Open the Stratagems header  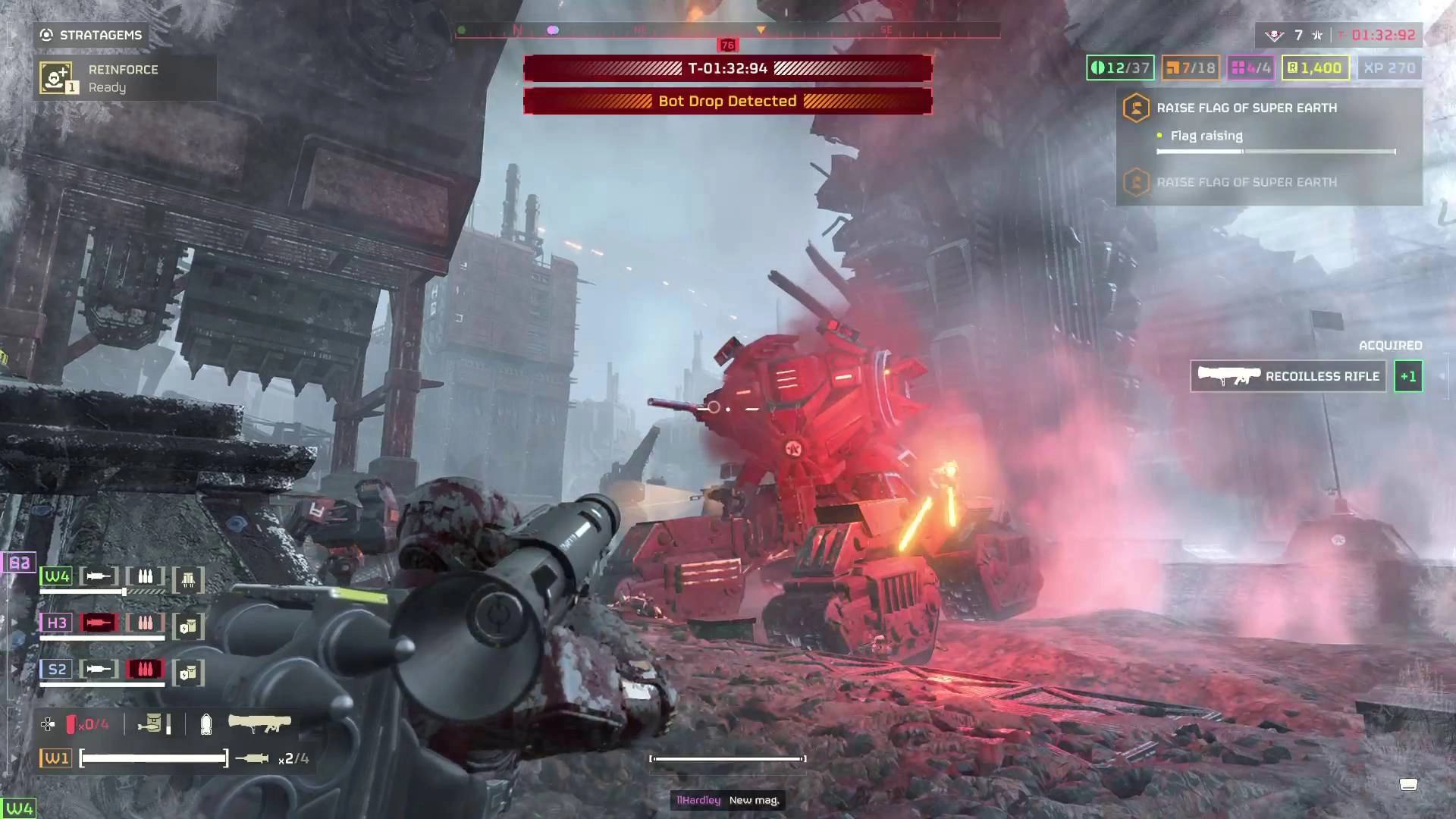(91, 35)
